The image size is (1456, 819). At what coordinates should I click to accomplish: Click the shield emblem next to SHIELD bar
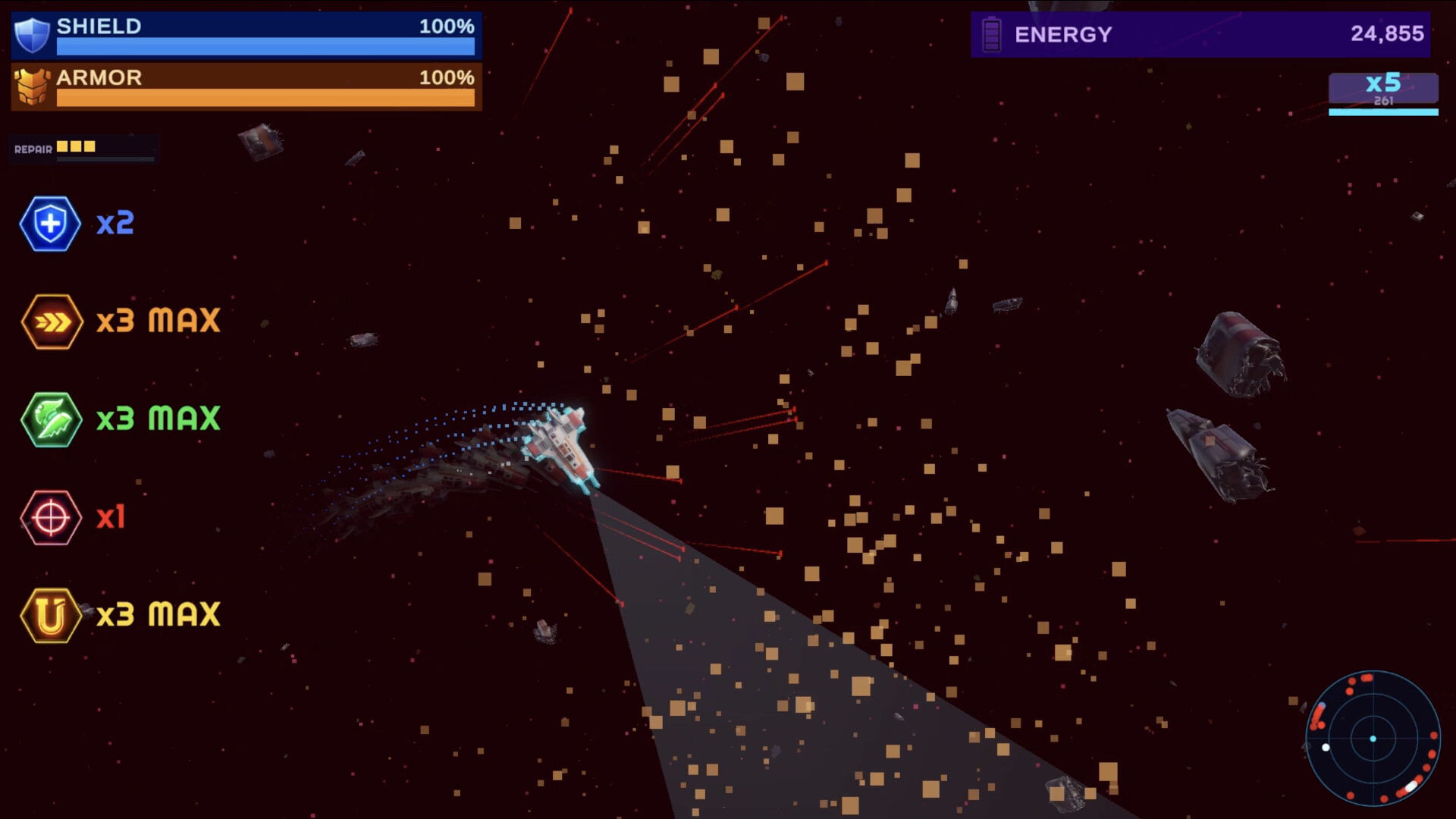[31, 36]
